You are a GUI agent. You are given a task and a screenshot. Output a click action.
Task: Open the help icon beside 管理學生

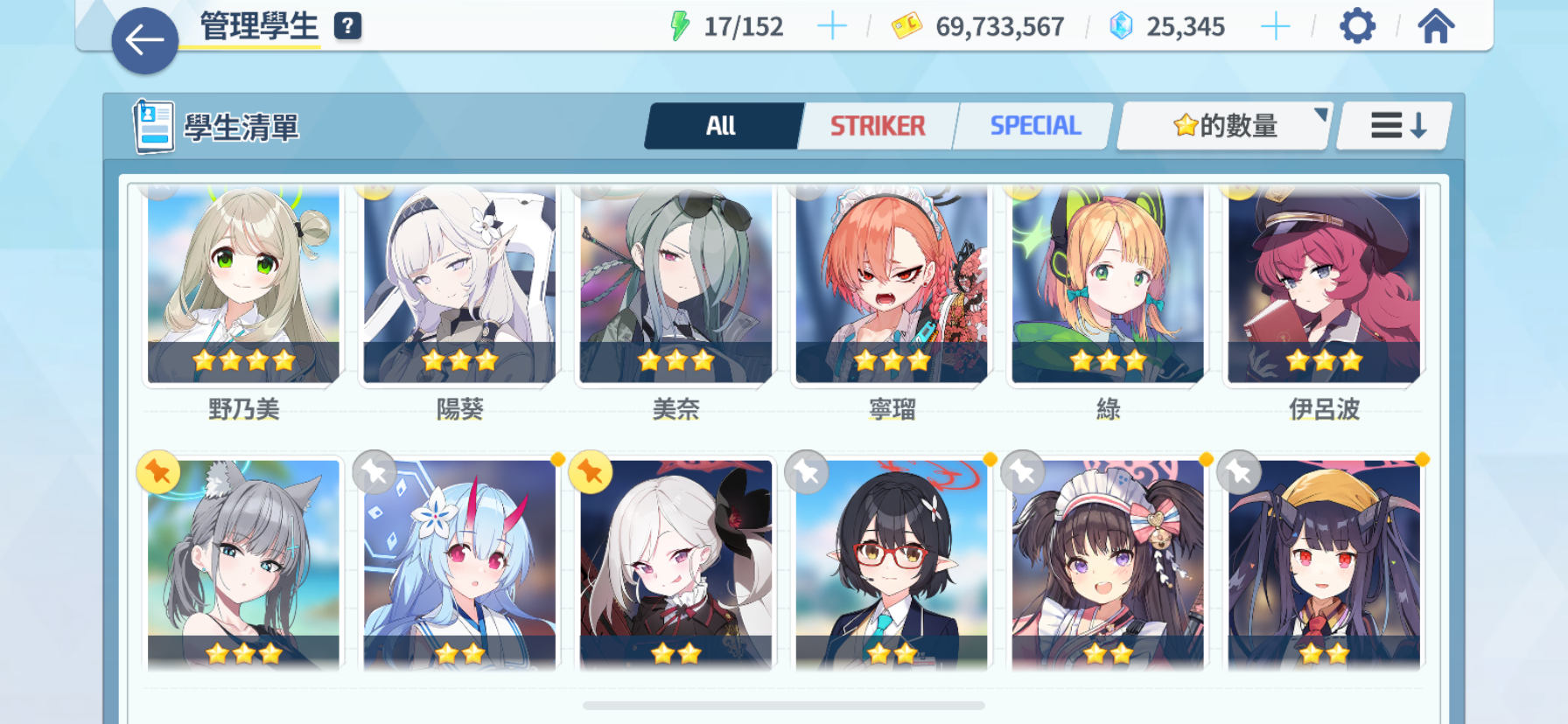348,26
